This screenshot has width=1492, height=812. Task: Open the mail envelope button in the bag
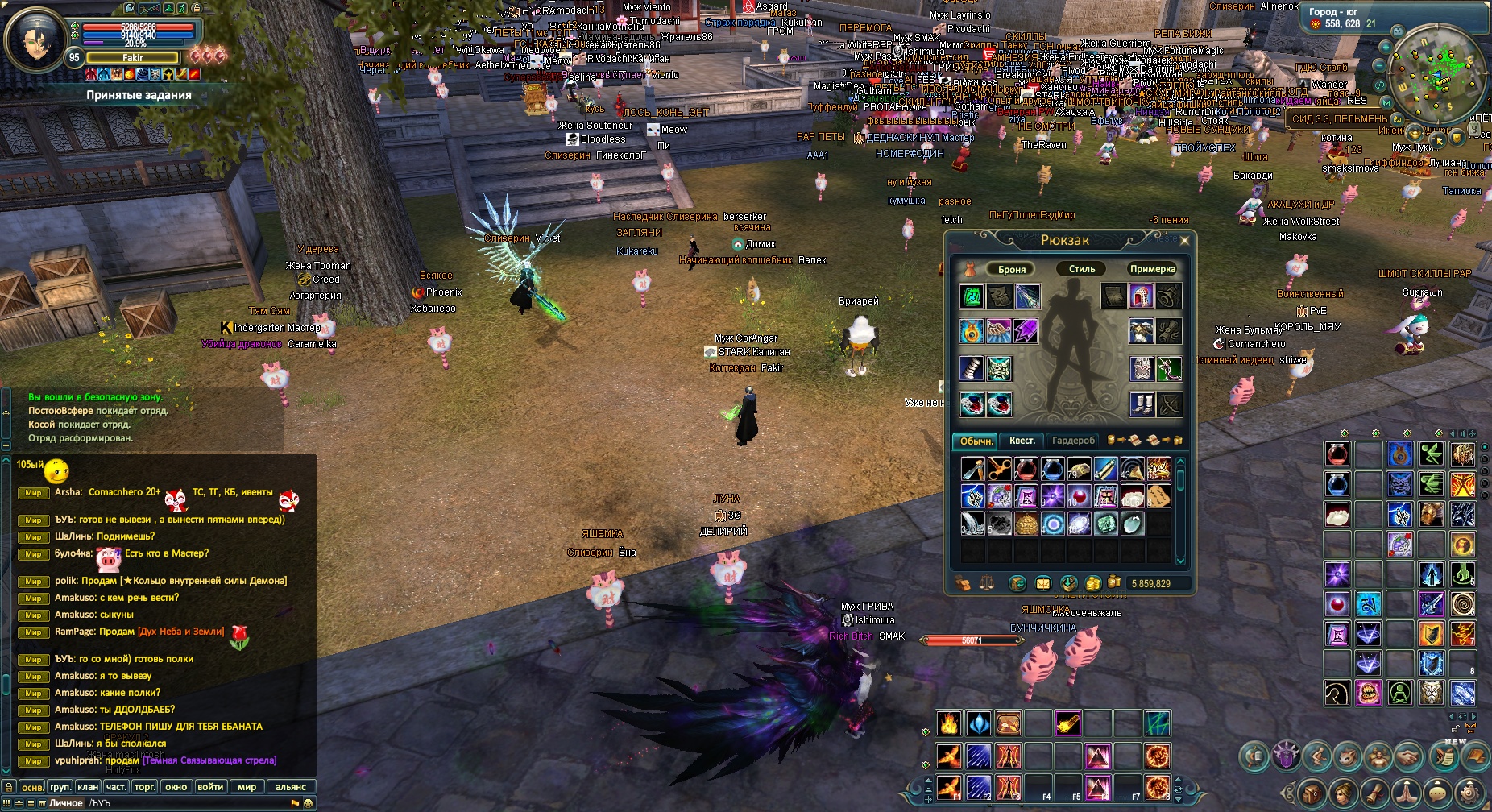point(1042,583)
